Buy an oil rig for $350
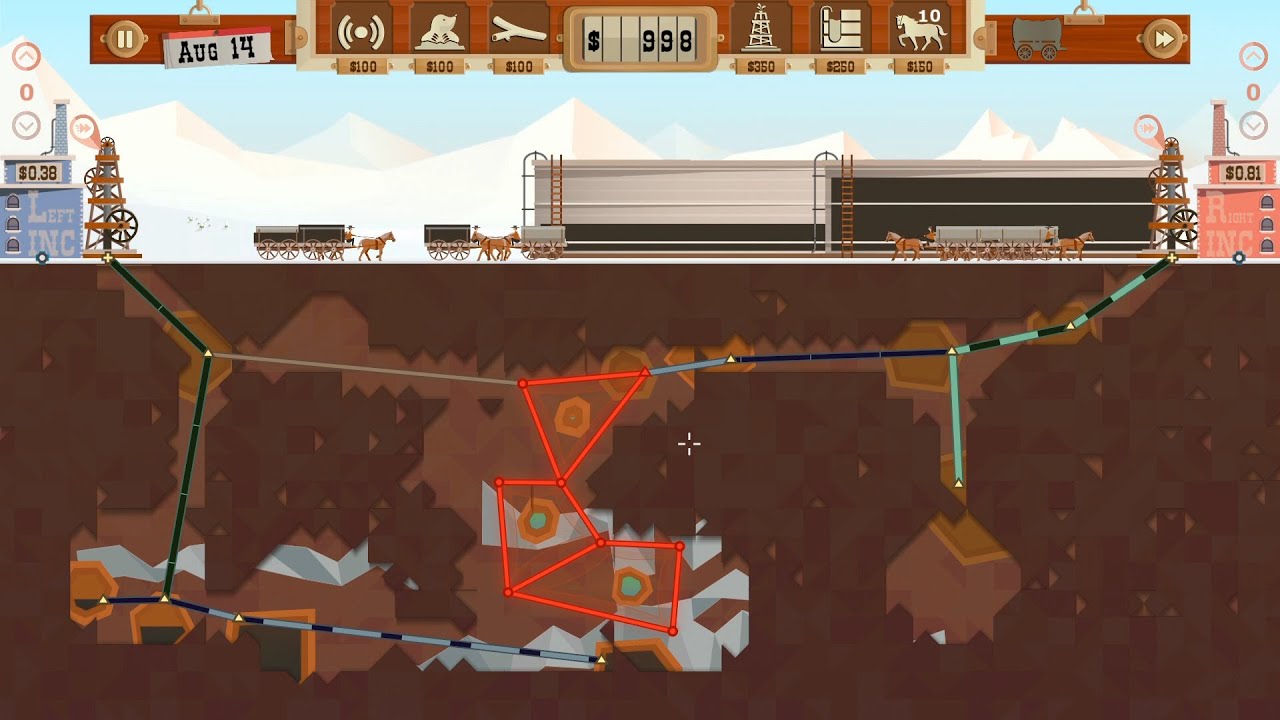1280x720 pixels. click(x=761, y=33)
